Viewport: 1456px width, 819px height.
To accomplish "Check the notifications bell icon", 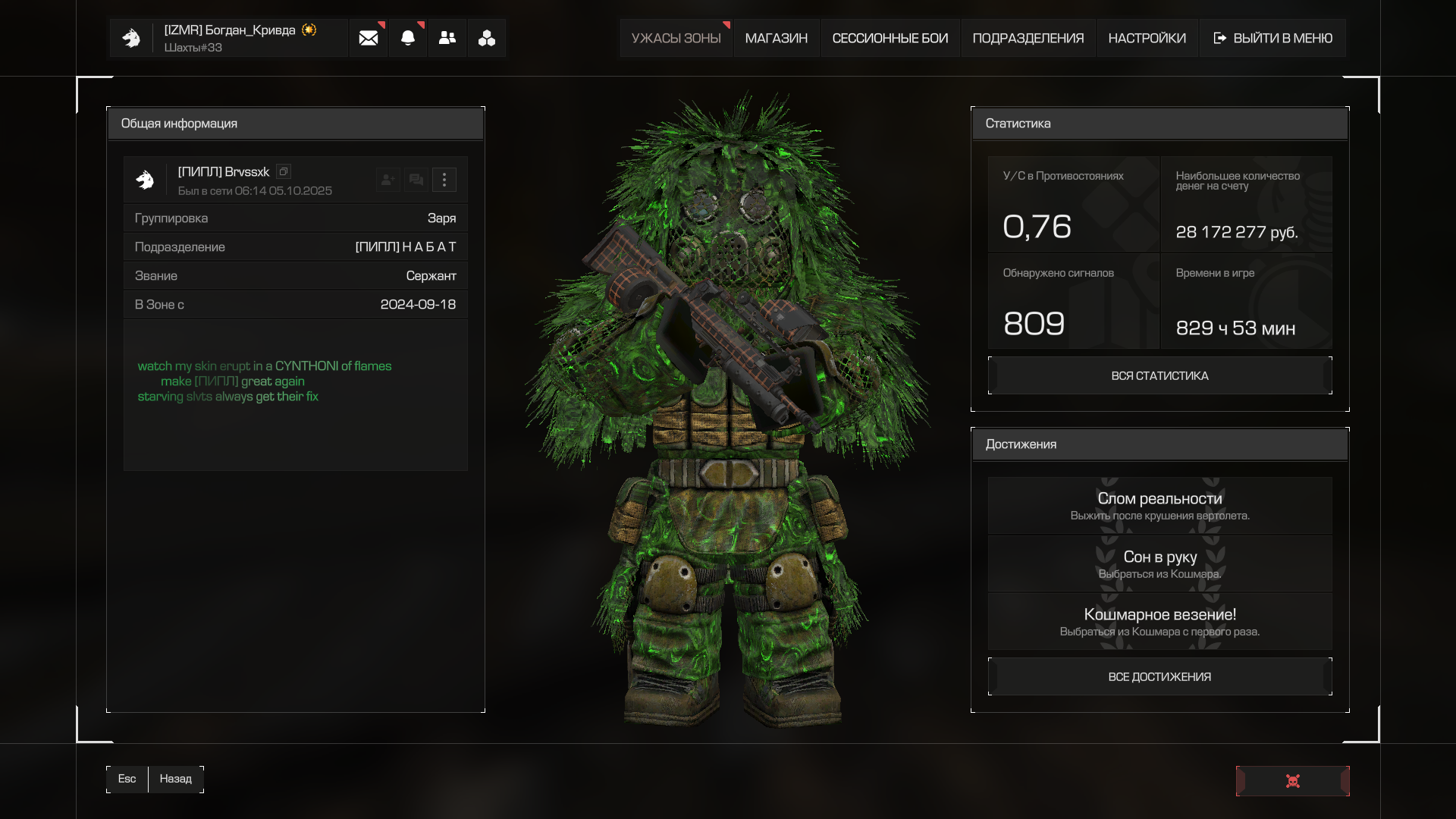I will coord(408,38).
